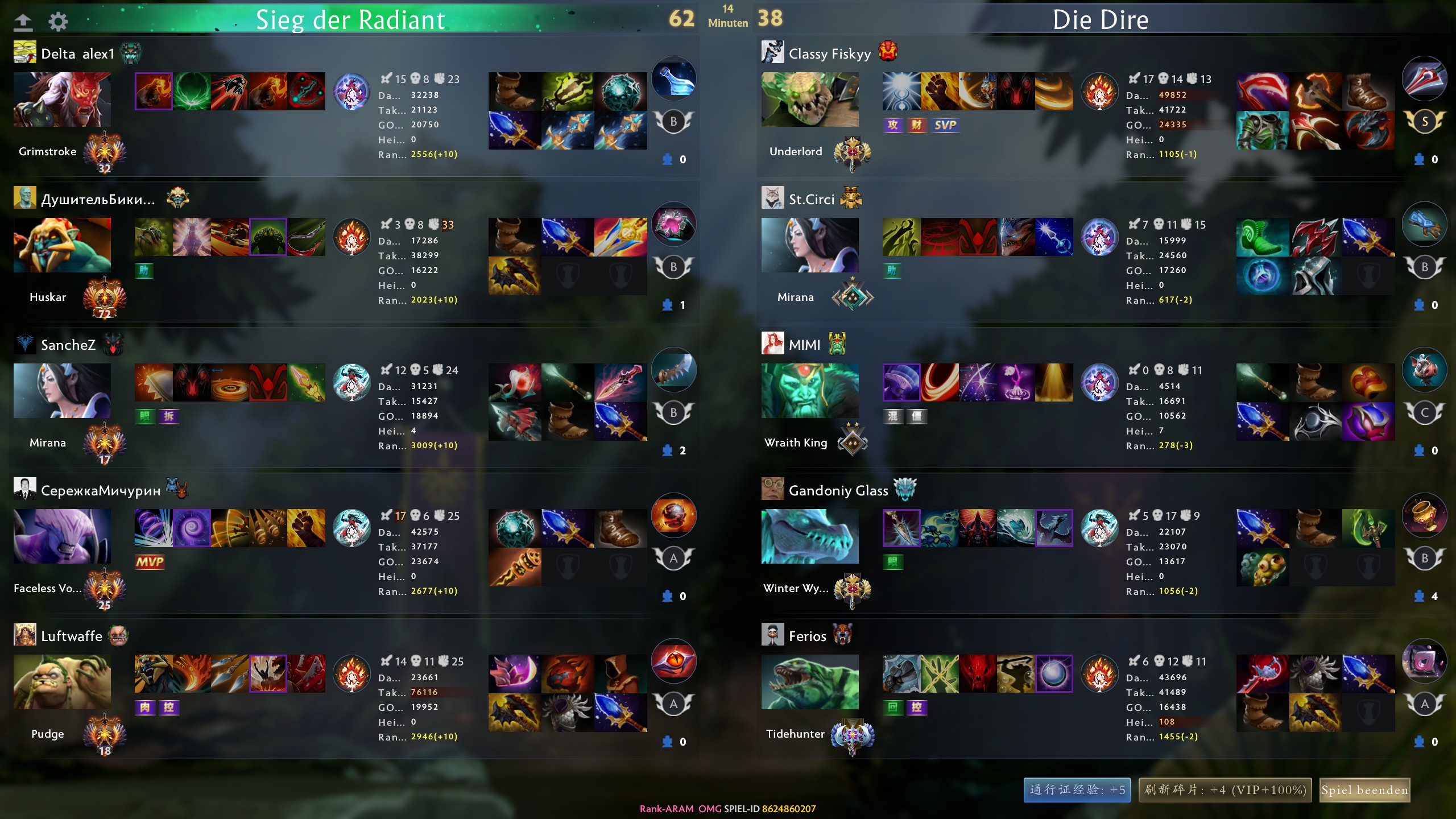Click the B grade shield next to Grimstroke's row
Image resolution: width=1456 pixels, height=819 pixels.
pos(673,121)
